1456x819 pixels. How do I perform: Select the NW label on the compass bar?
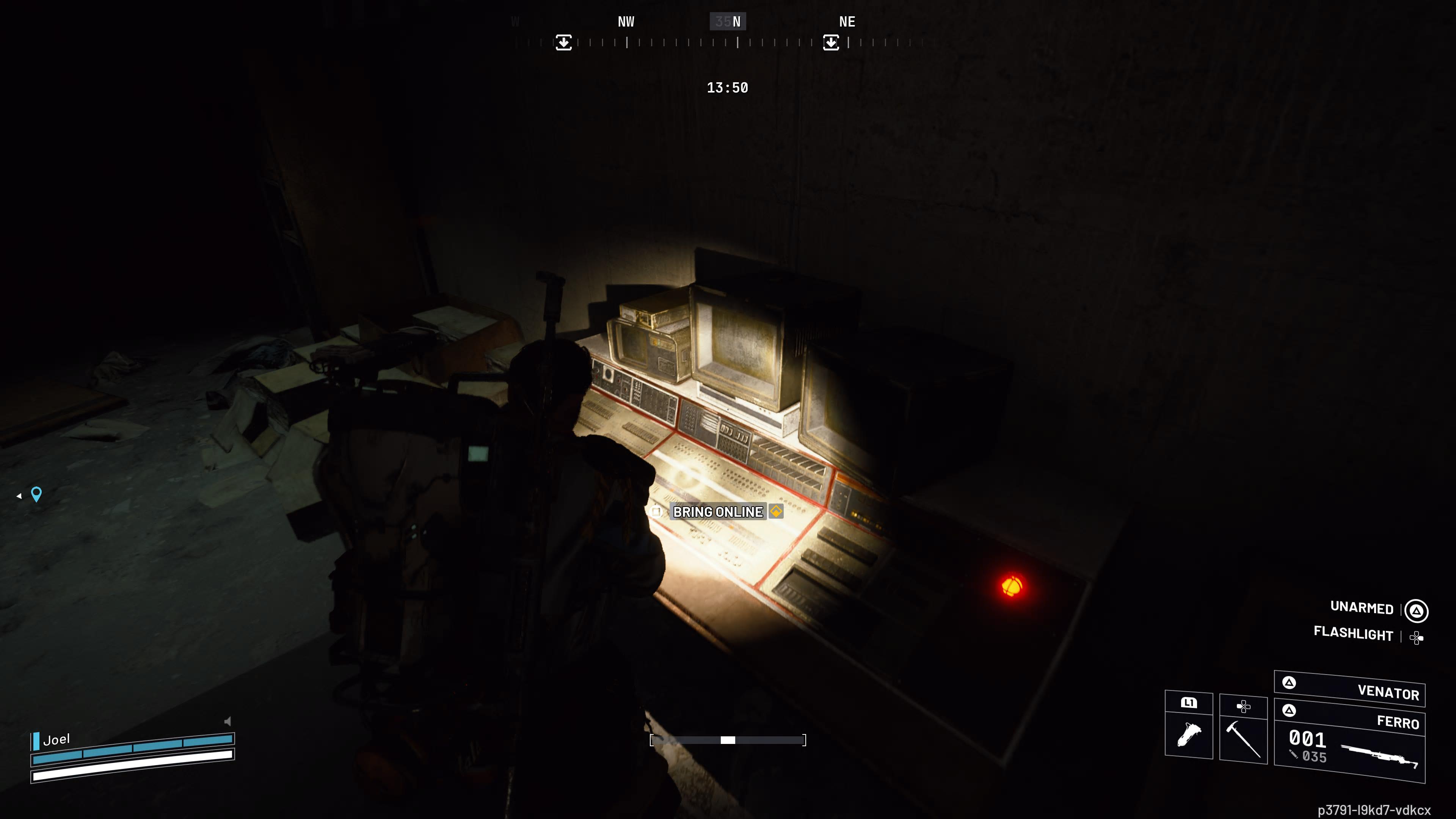[626, 22]
